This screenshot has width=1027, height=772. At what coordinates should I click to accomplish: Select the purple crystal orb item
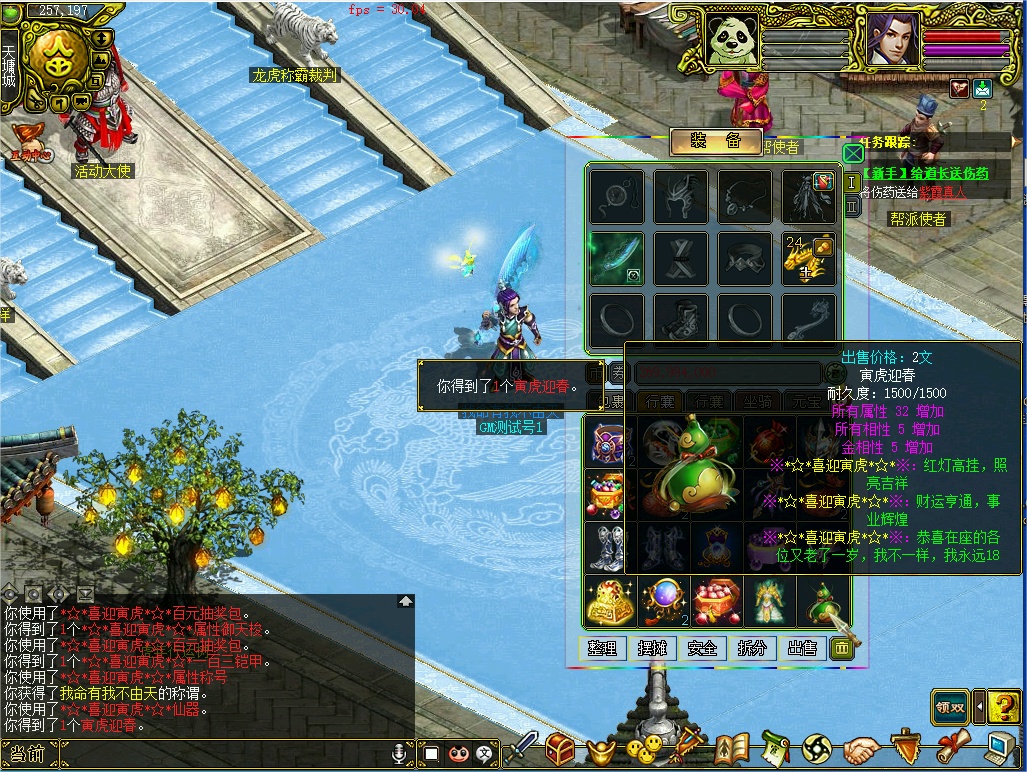(x=663, y=602)
